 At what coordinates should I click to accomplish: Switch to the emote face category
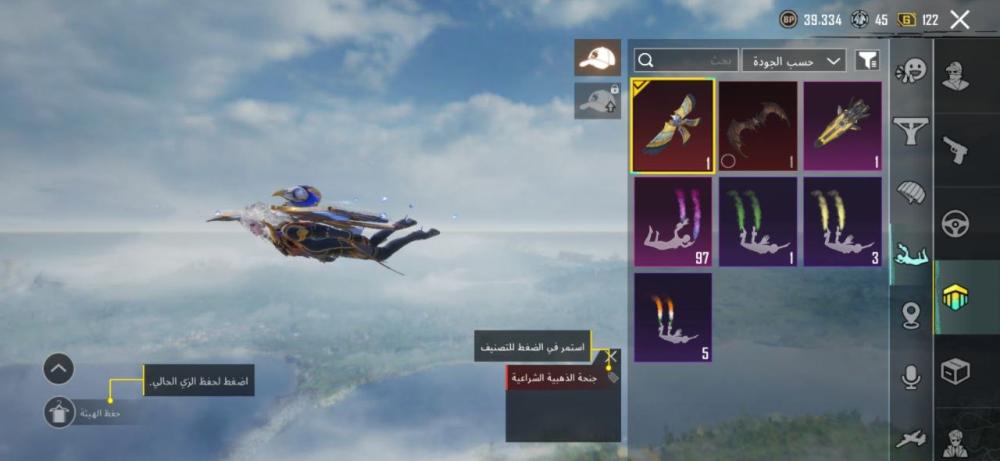[x=911, y=71]
